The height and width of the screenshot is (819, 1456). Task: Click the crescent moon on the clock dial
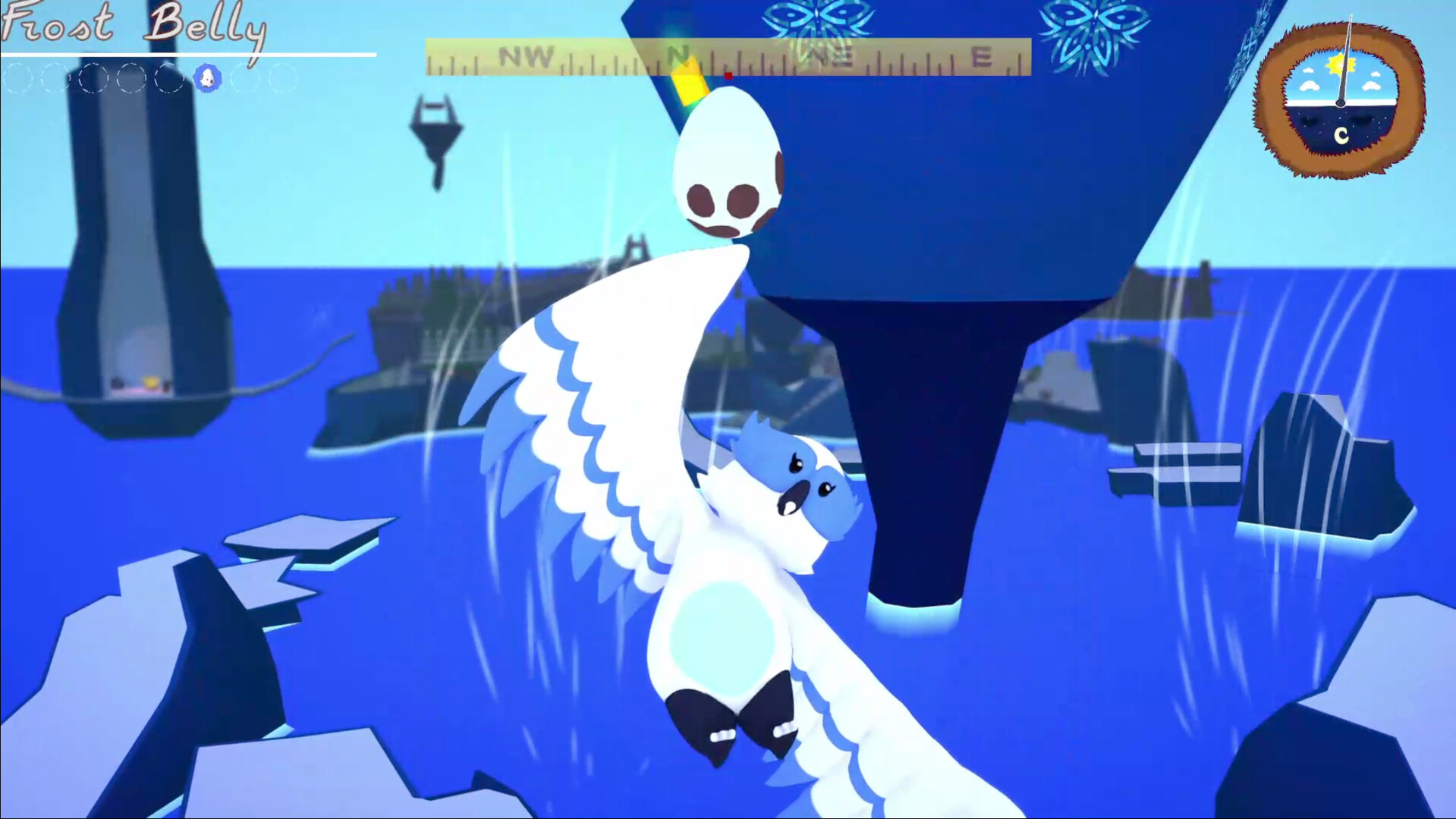(1340, 136)
